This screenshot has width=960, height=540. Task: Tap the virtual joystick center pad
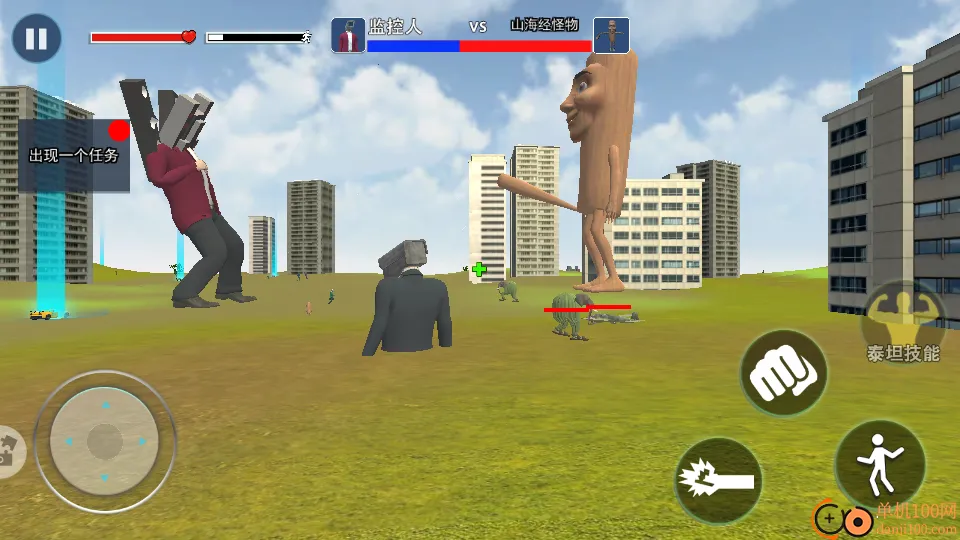tap(105, 441)
